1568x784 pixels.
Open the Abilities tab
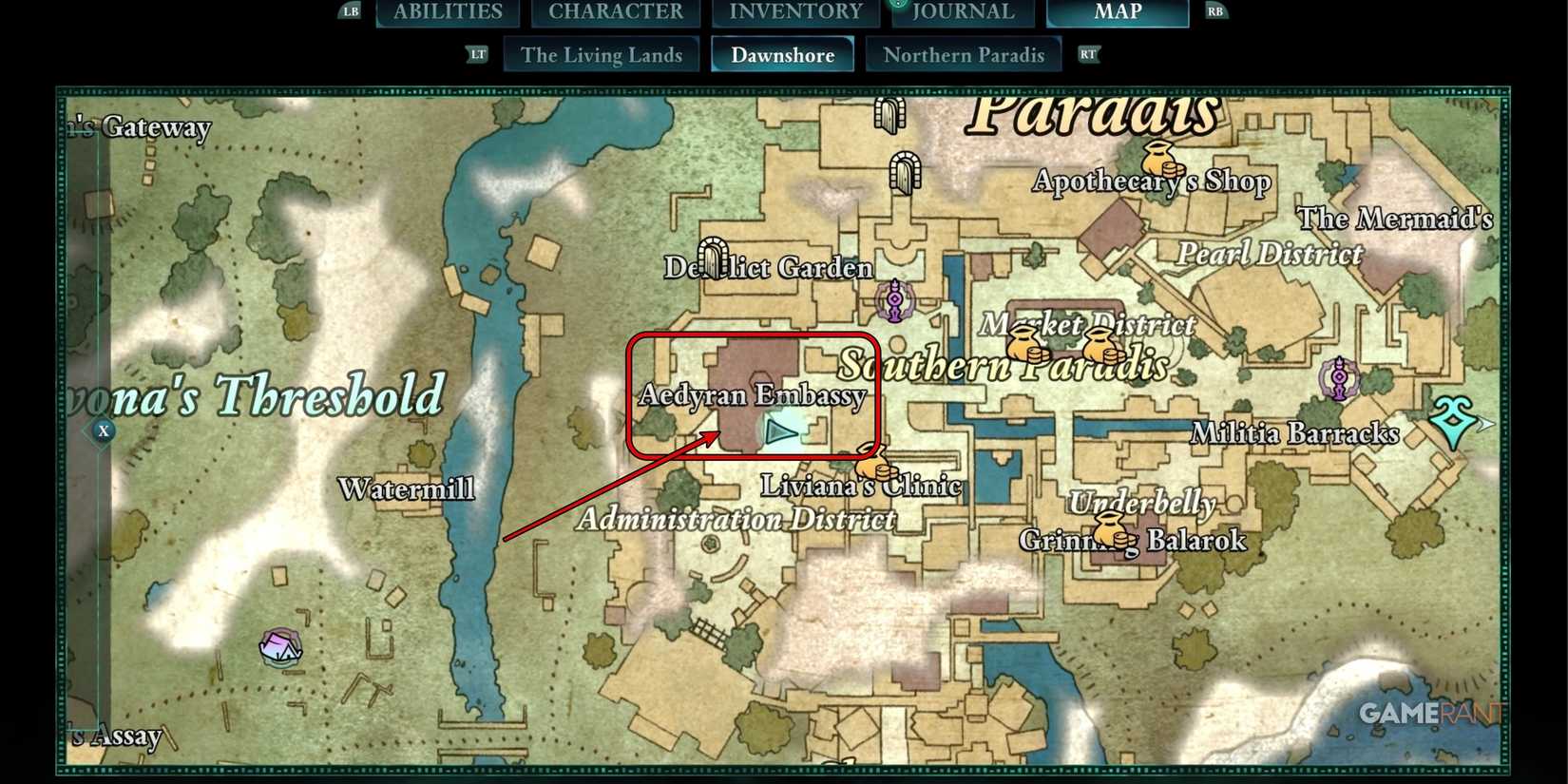pos(447,11)
